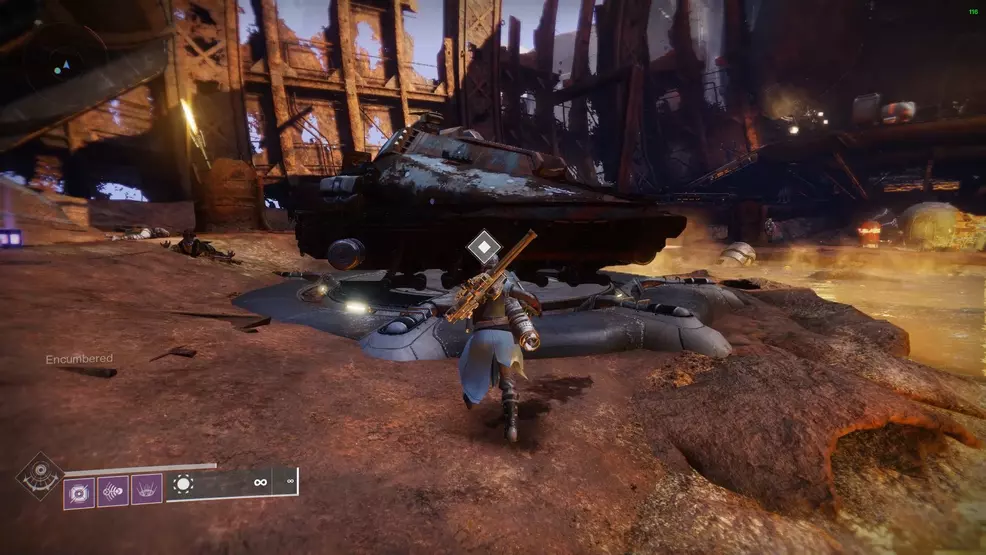Screen dimensions: 986x555
Task: Use the purple melee ability with arrow lines
Action: (113, 491)
